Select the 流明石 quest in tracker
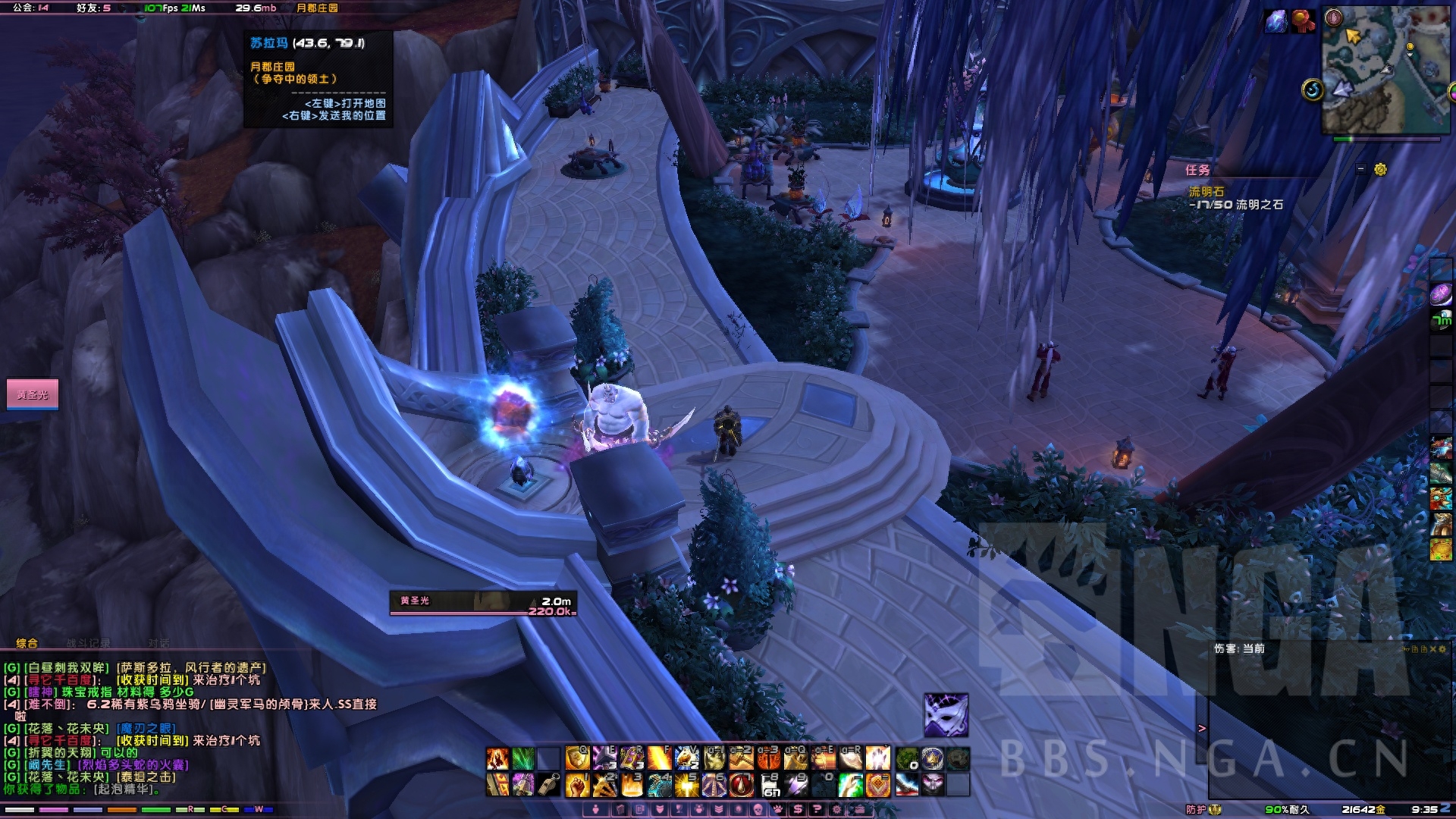Viewport: 1456px width, 819px height. pyautogui.click(x=1206, y=192)
